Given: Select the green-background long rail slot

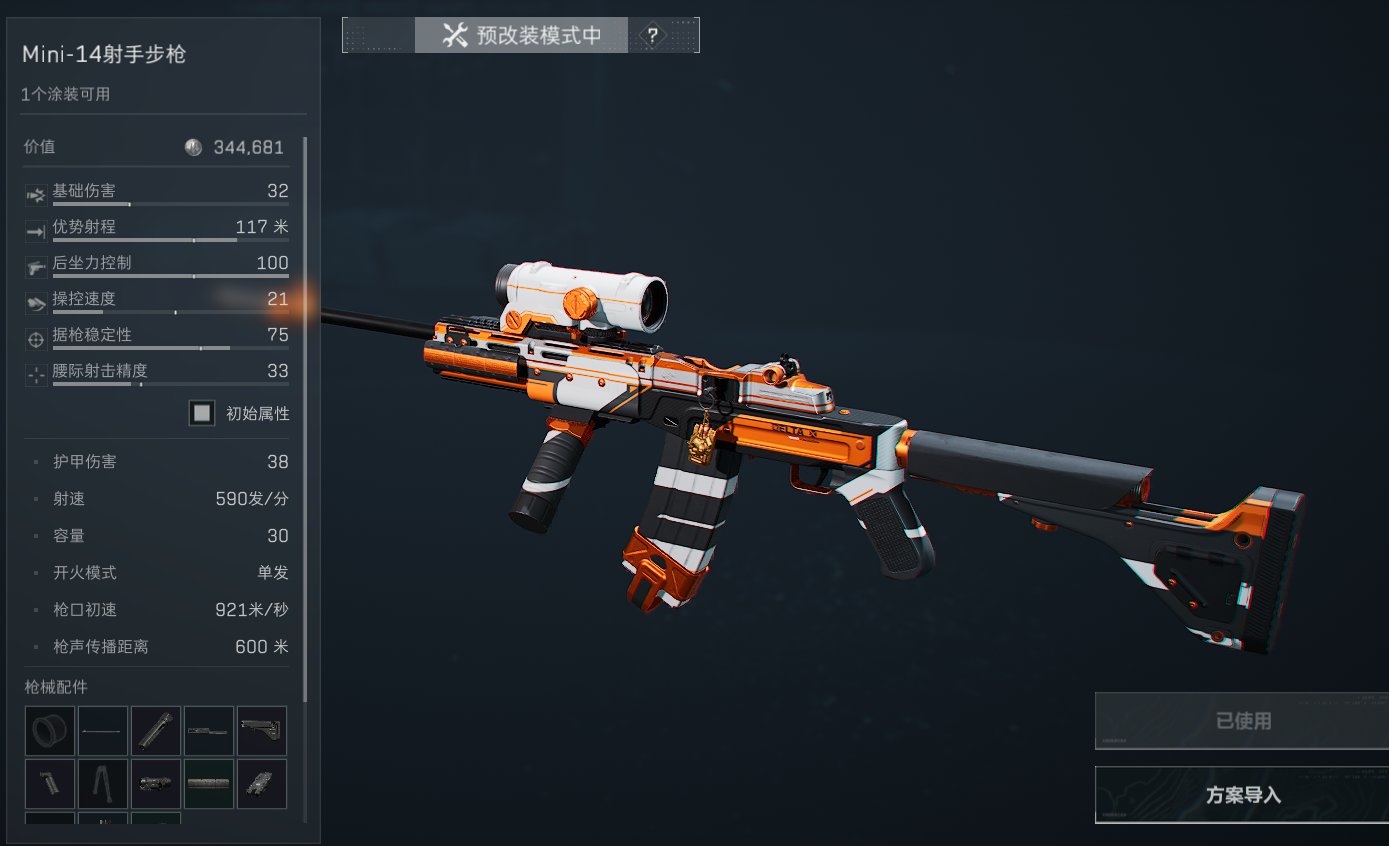Looking at the screenshot, I should 209,784.
